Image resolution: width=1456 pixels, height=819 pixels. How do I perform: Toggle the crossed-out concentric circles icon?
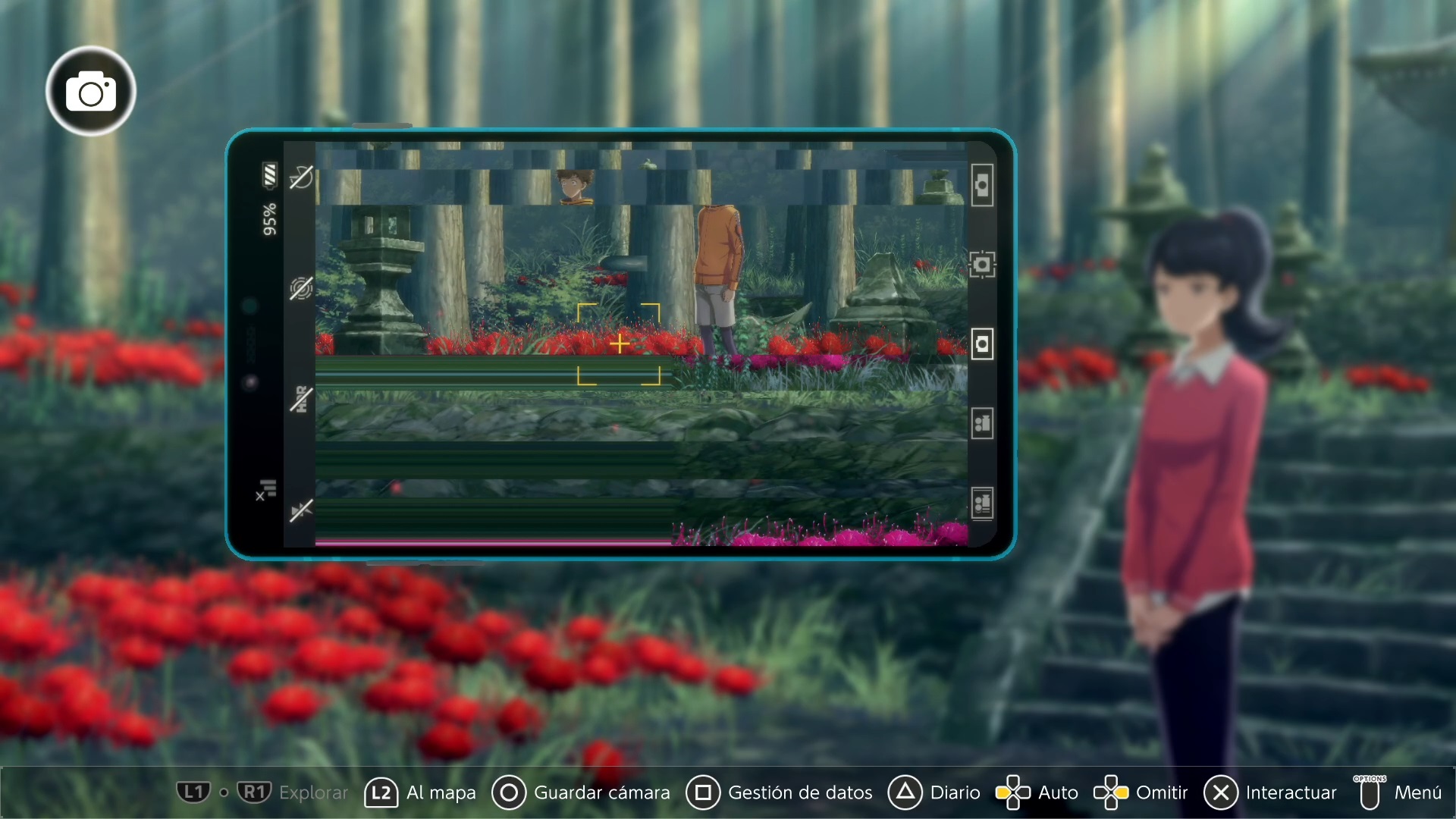tap(301, 289)
